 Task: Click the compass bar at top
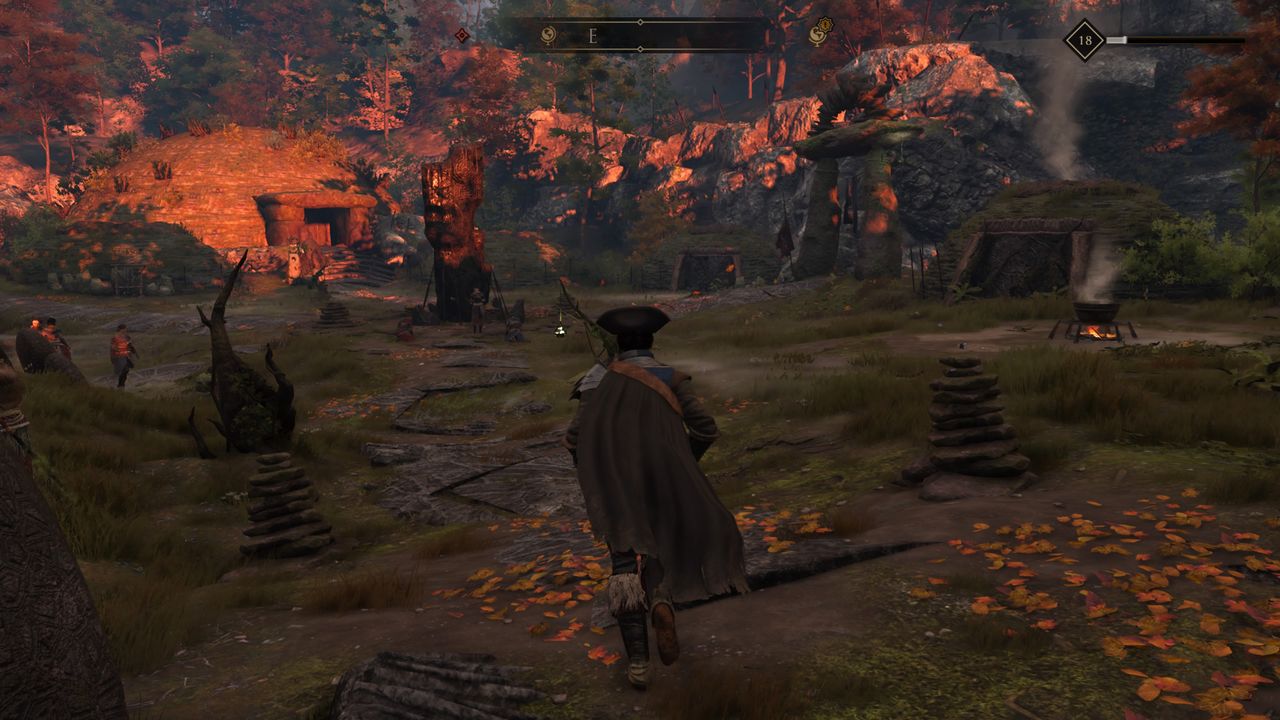[x=640, y=36]
